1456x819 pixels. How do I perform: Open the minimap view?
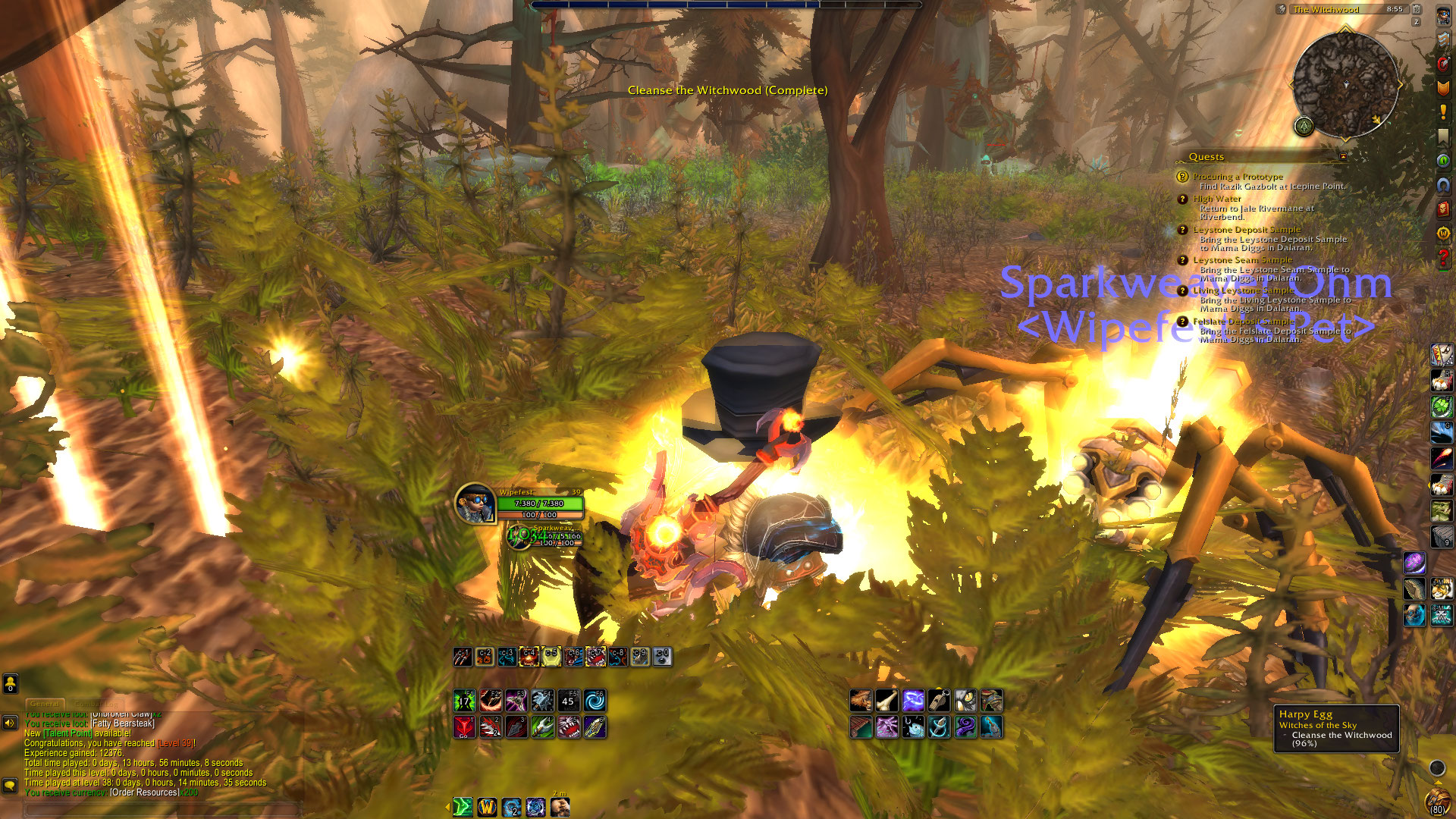click(1346, 84)
